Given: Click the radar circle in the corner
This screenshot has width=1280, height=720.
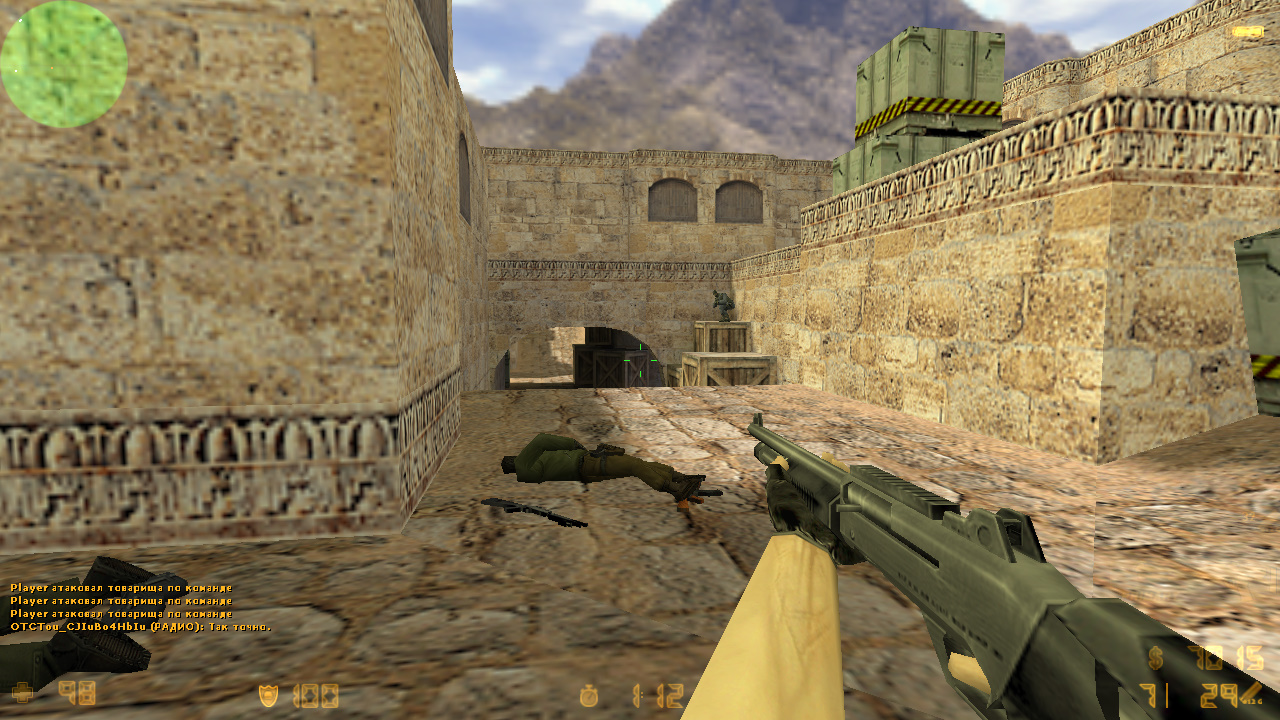Looking at the screenshot, I should [62, 62].
